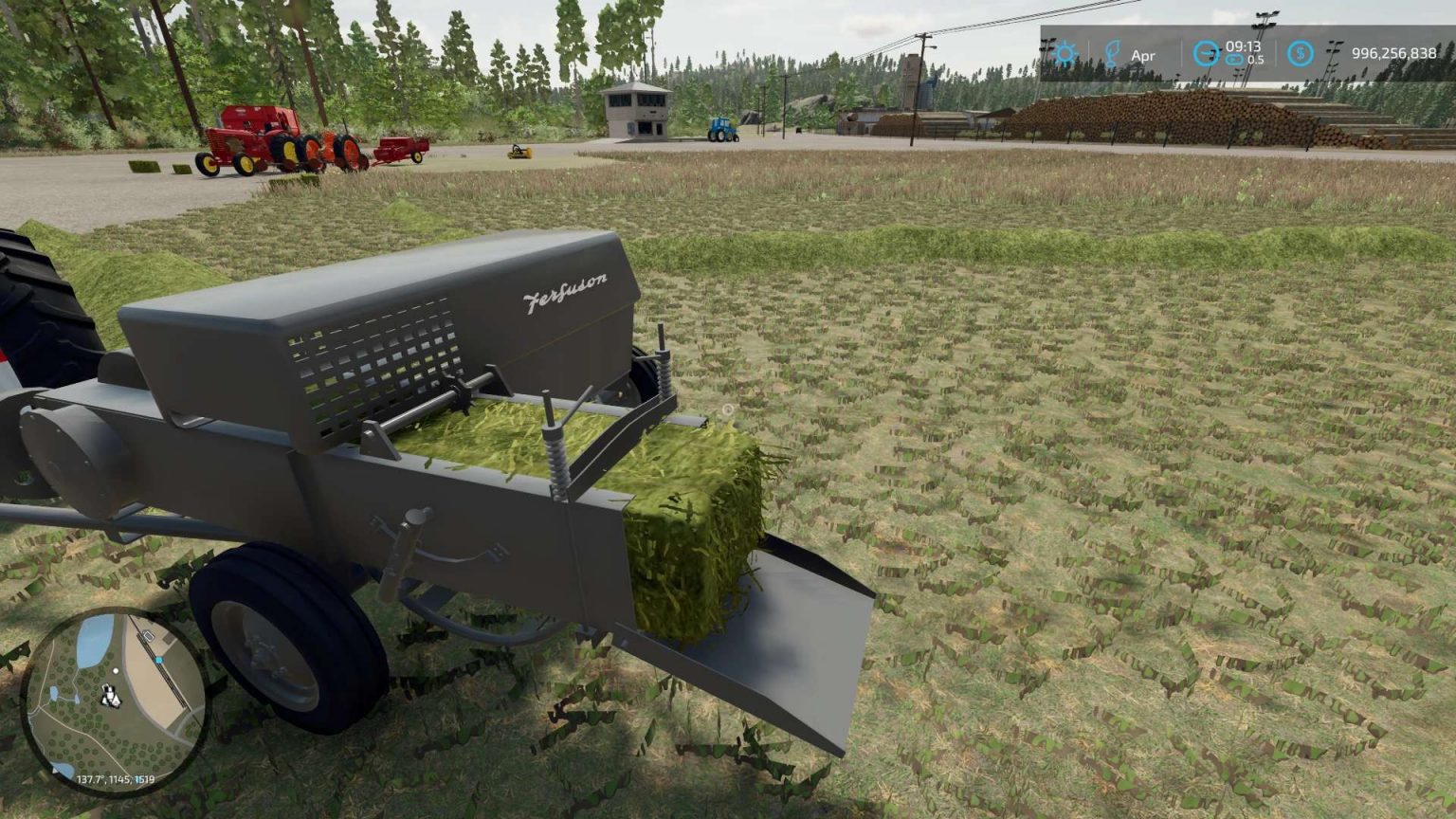Click the 0.5 timescale value
This screenshot has height=819, width=1456.
tap(1256, 58)
